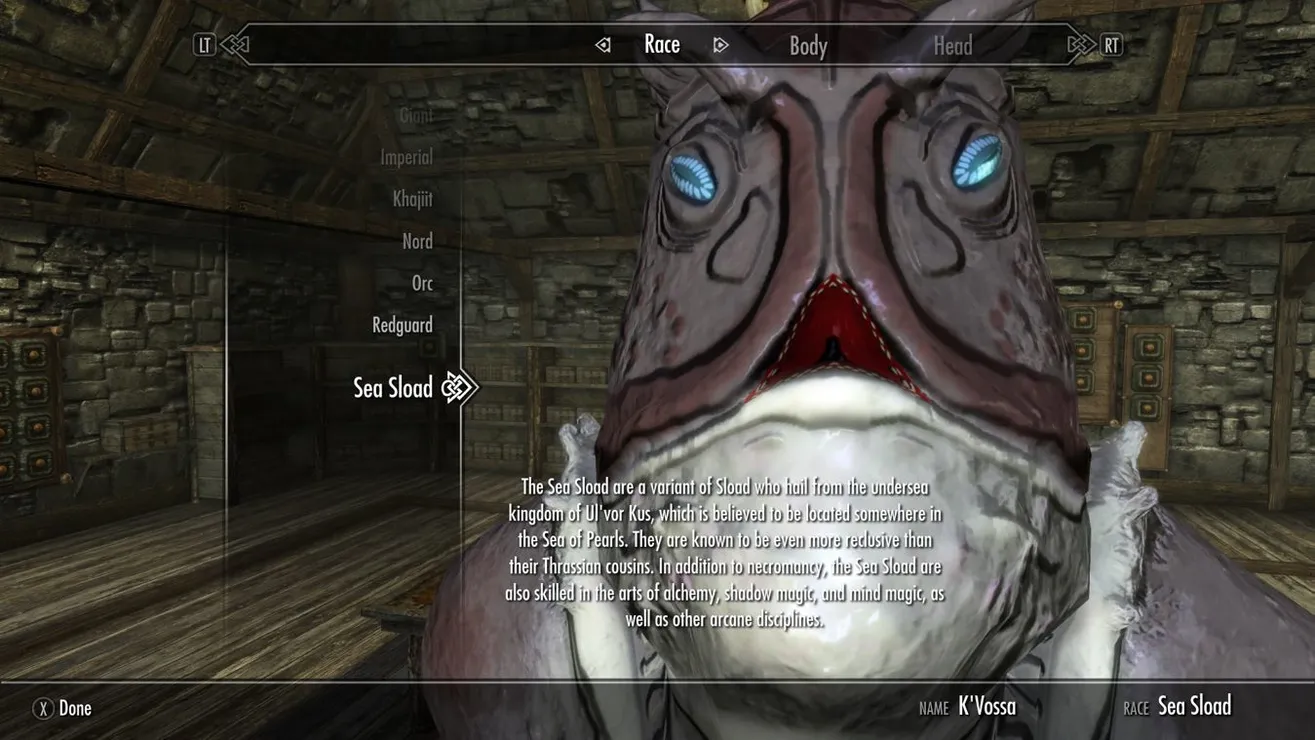
Task: Edit the character name K'Vossa
Action: pyautogui.click(x=986, y=707)
